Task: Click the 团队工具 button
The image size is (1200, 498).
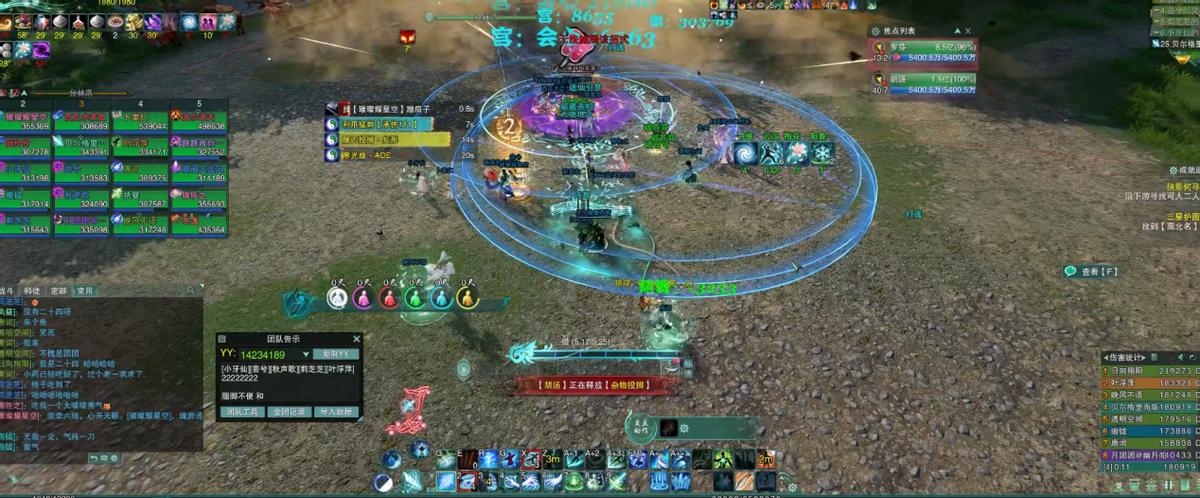Action: pyautogui.click(x=241, y=411)
